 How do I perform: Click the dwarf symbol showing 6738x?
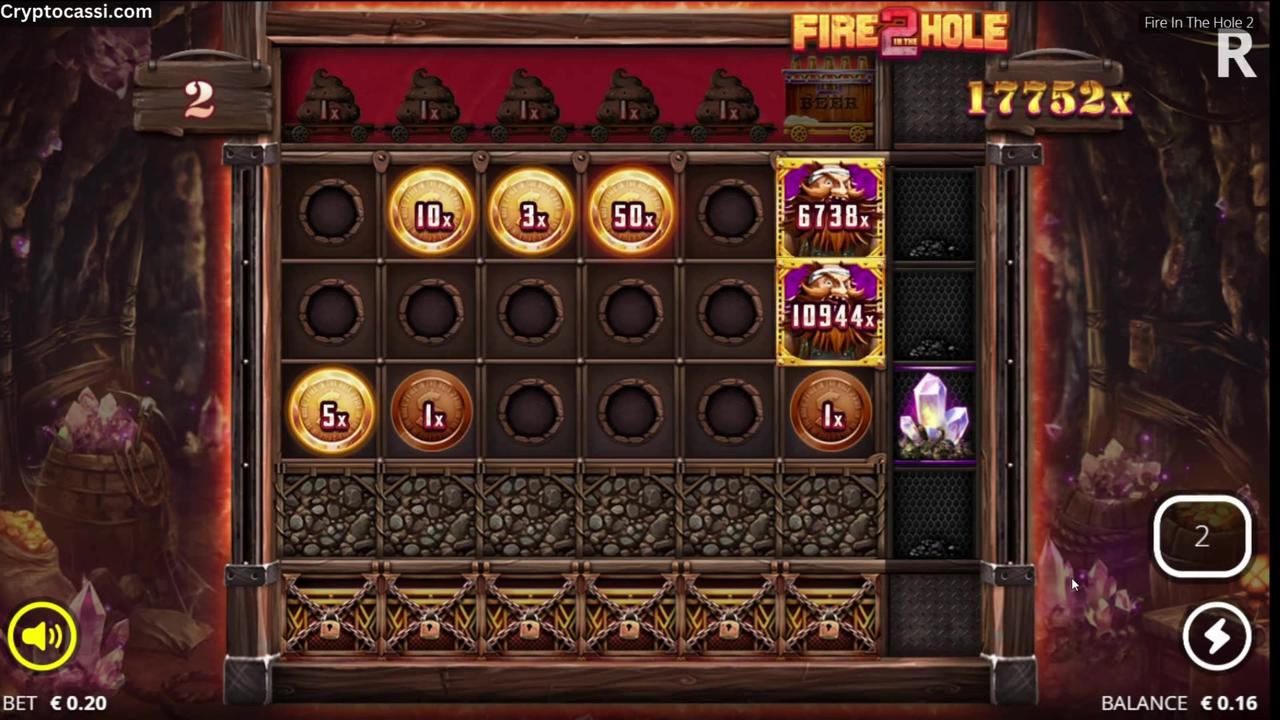(830, 213)
